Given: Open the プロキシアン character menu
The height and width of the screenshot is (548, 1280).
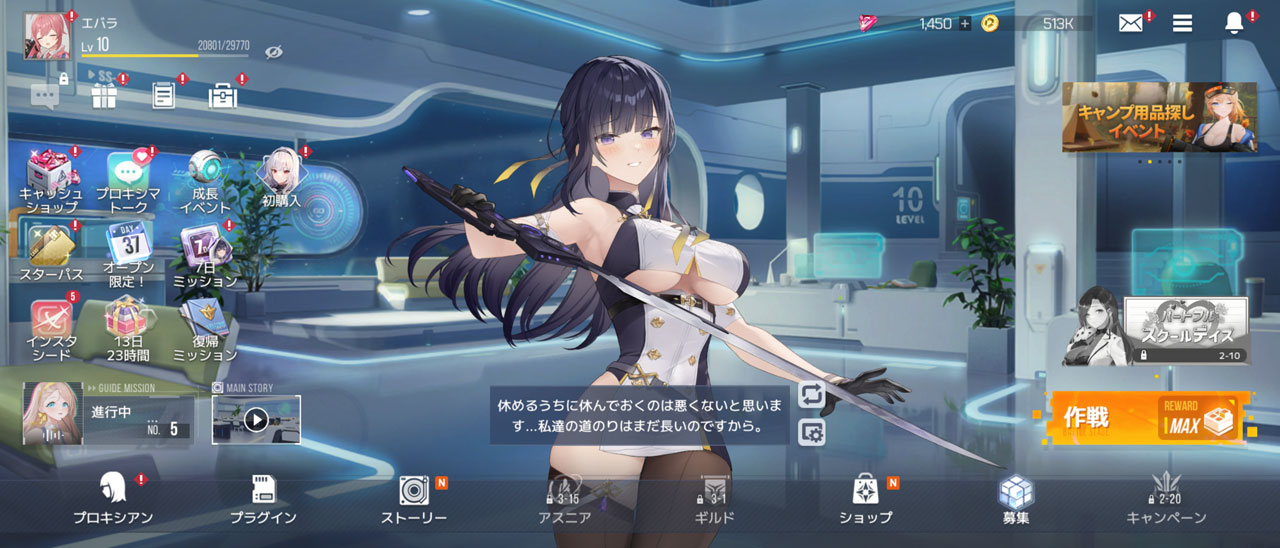Looking at the screenshot, I should tap(113, 500).
